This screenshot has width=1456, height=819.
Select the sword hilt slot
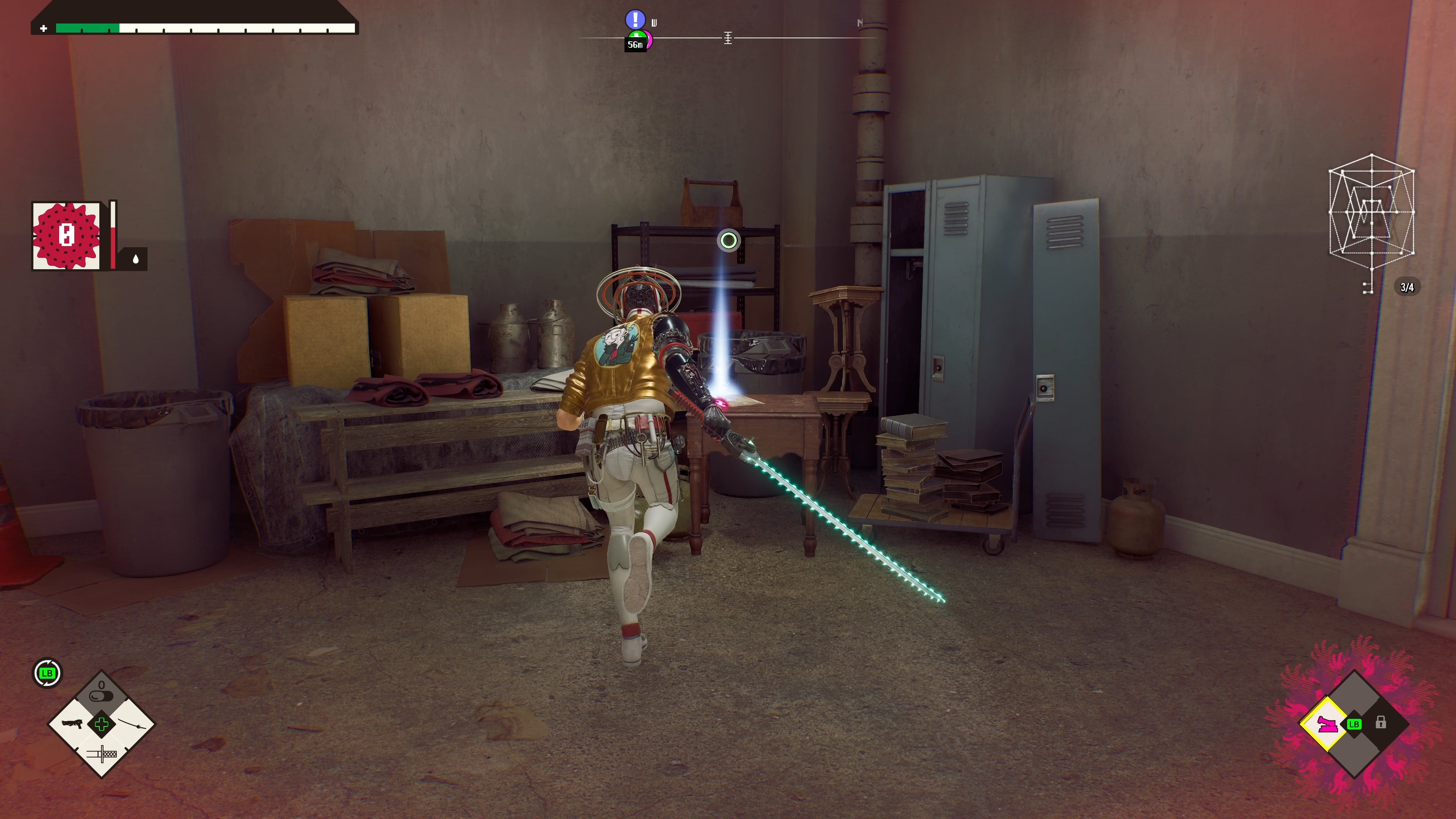[x=102, y=753]
